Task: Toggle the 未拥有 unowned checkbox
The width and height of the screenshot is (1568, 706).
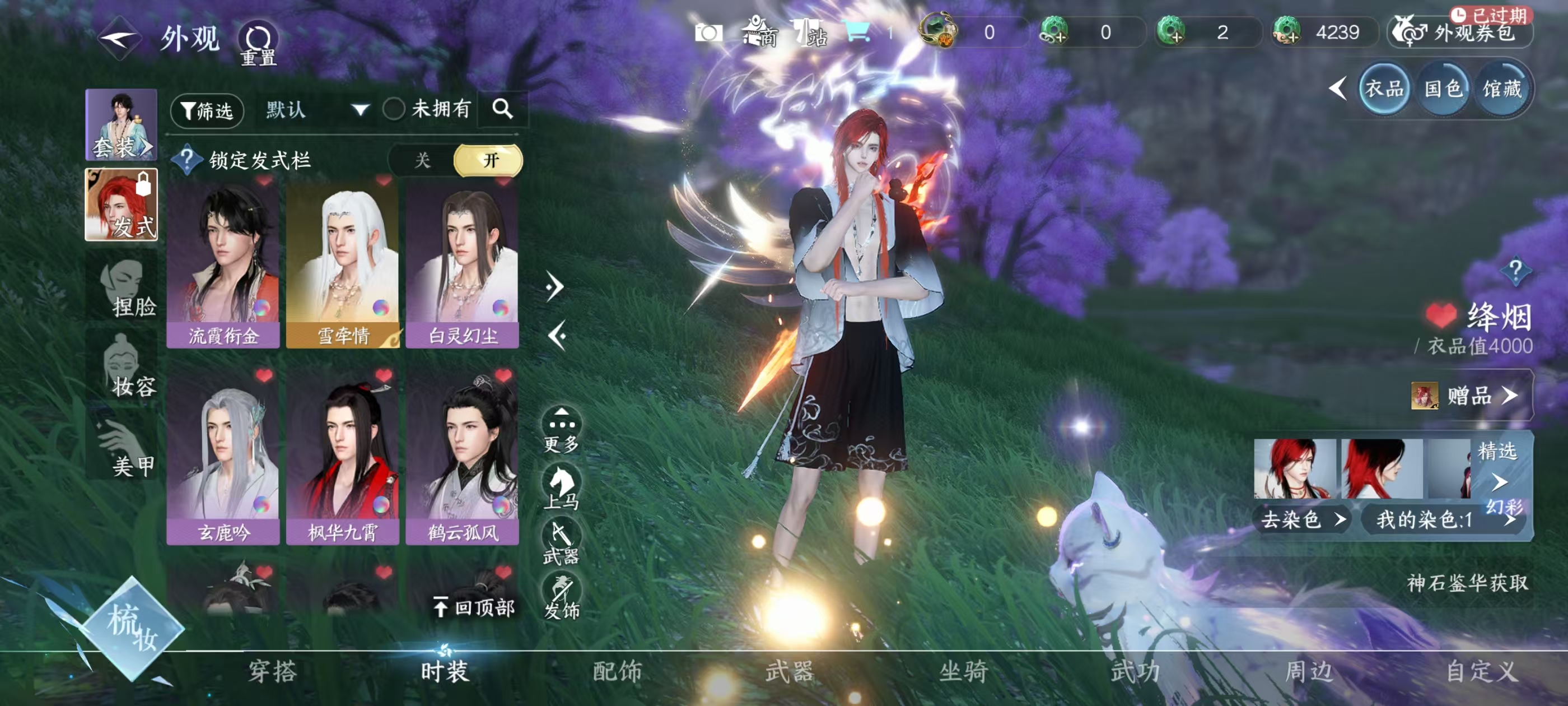Action: tap(394, 110)
